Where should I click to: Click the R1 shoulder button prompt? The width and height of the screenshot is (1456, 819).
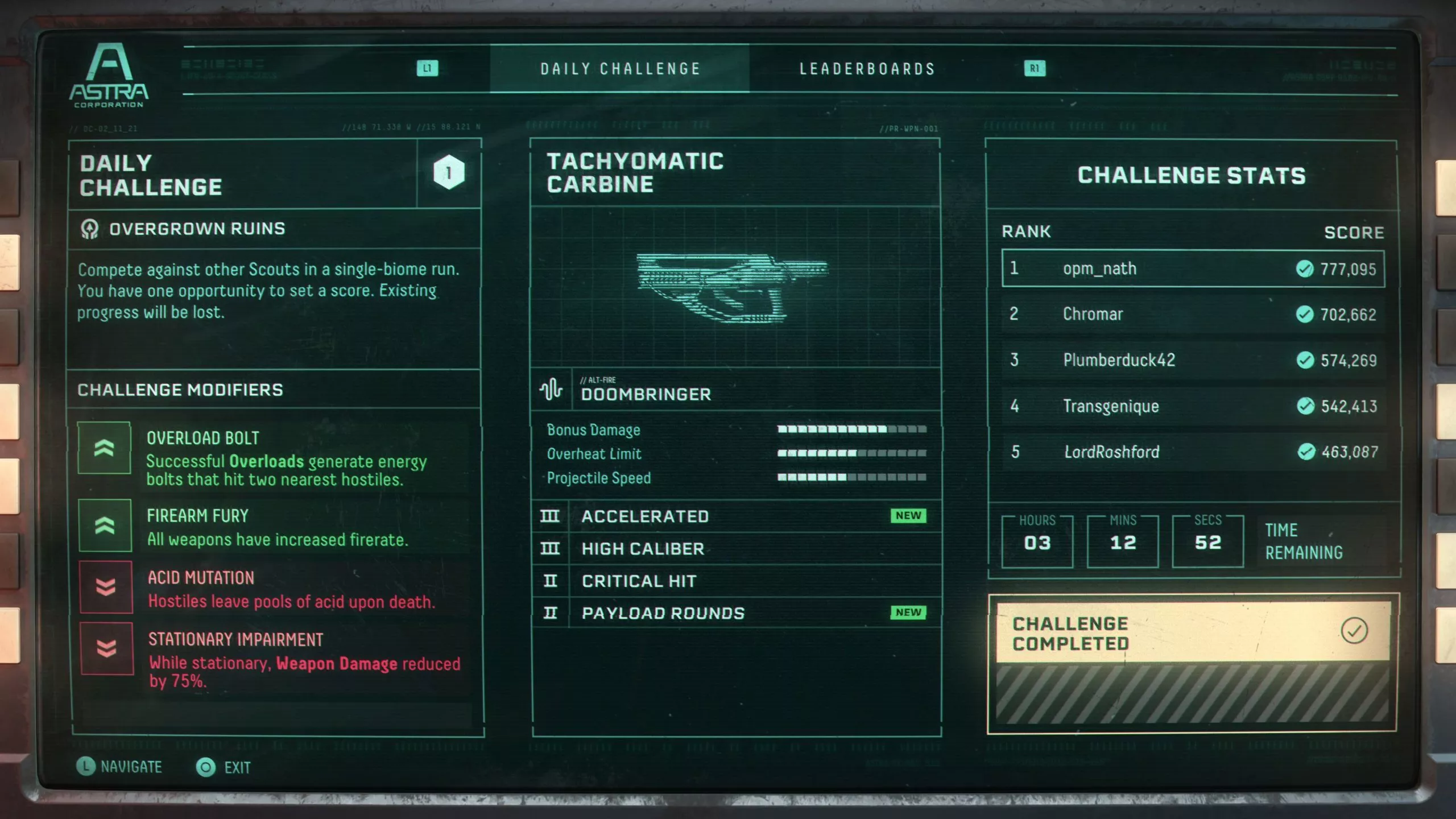pyautogui.click(x=1035, y=69)
